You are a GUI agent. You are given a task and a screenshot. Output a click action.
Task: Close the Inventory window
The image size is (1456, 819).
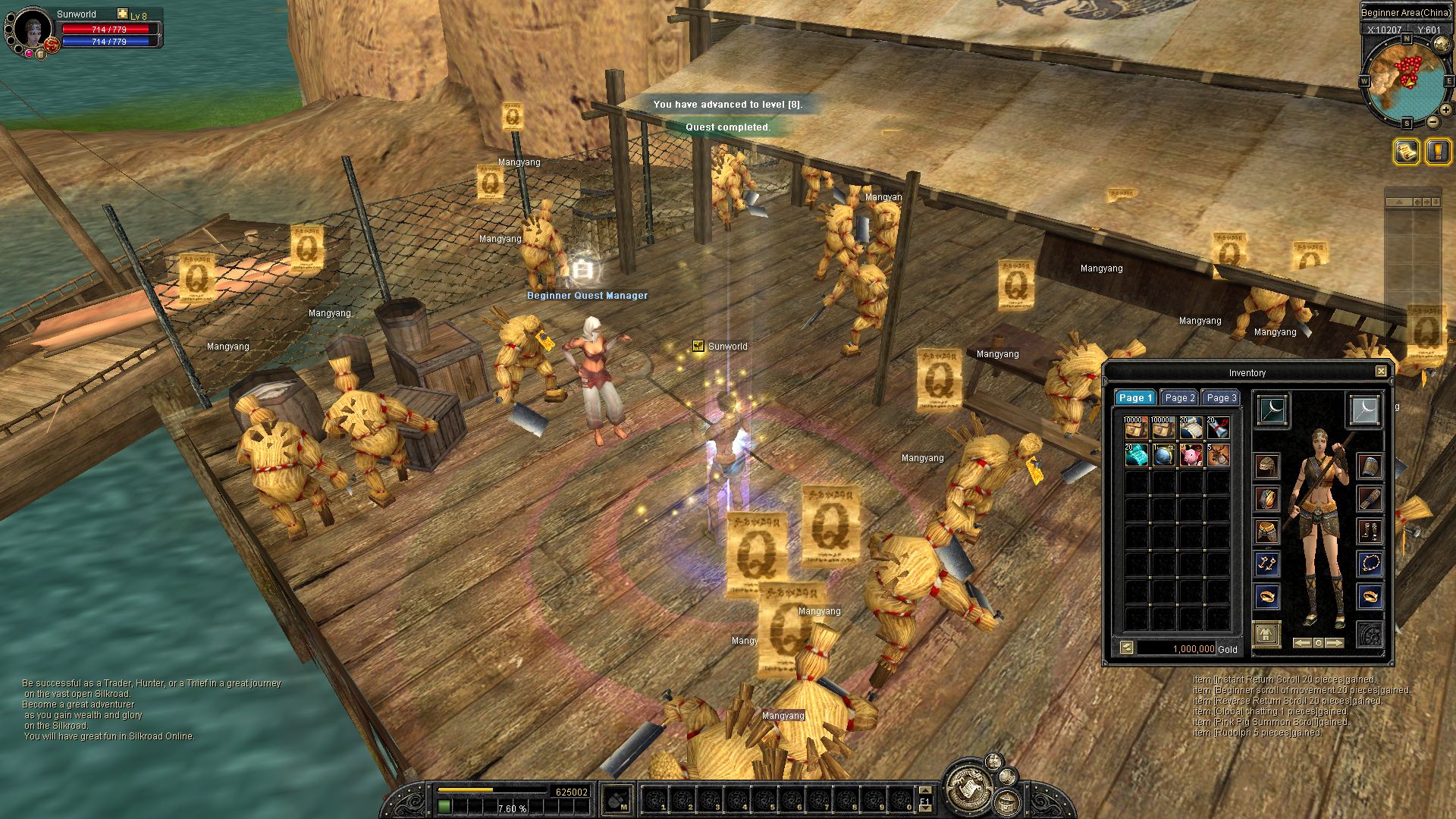pos(1381,372)
